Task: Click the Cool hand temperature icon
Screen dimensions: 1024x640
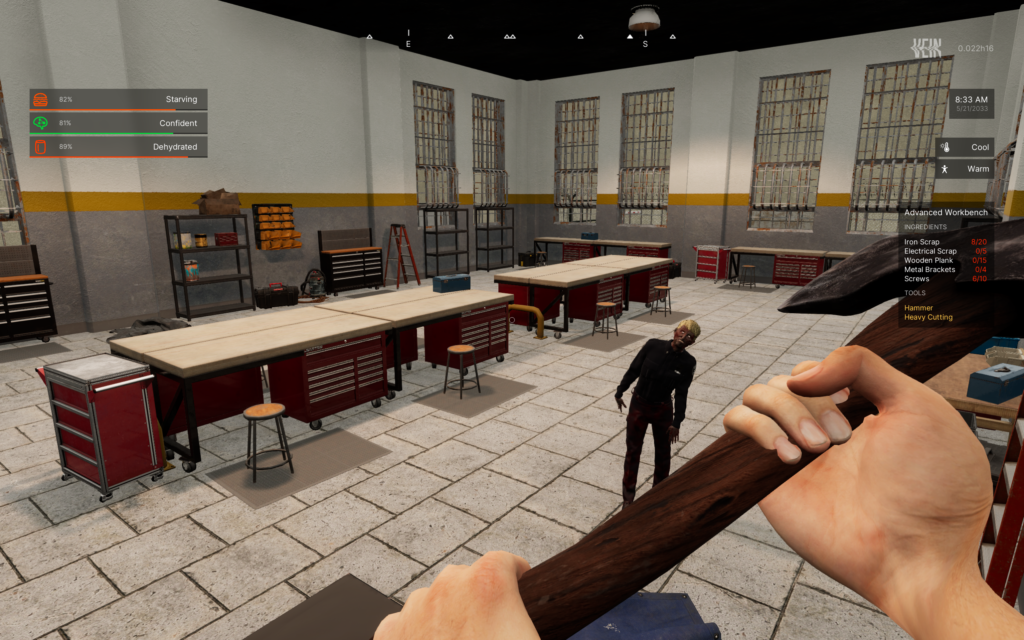Action: click(x=944, y=147)
